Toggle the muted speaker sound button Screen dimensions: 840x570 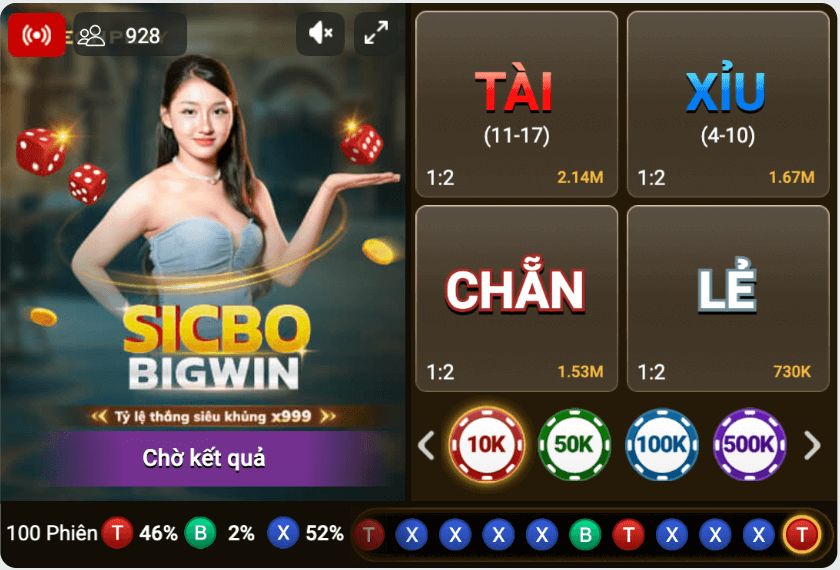click(x=321, y=34)
